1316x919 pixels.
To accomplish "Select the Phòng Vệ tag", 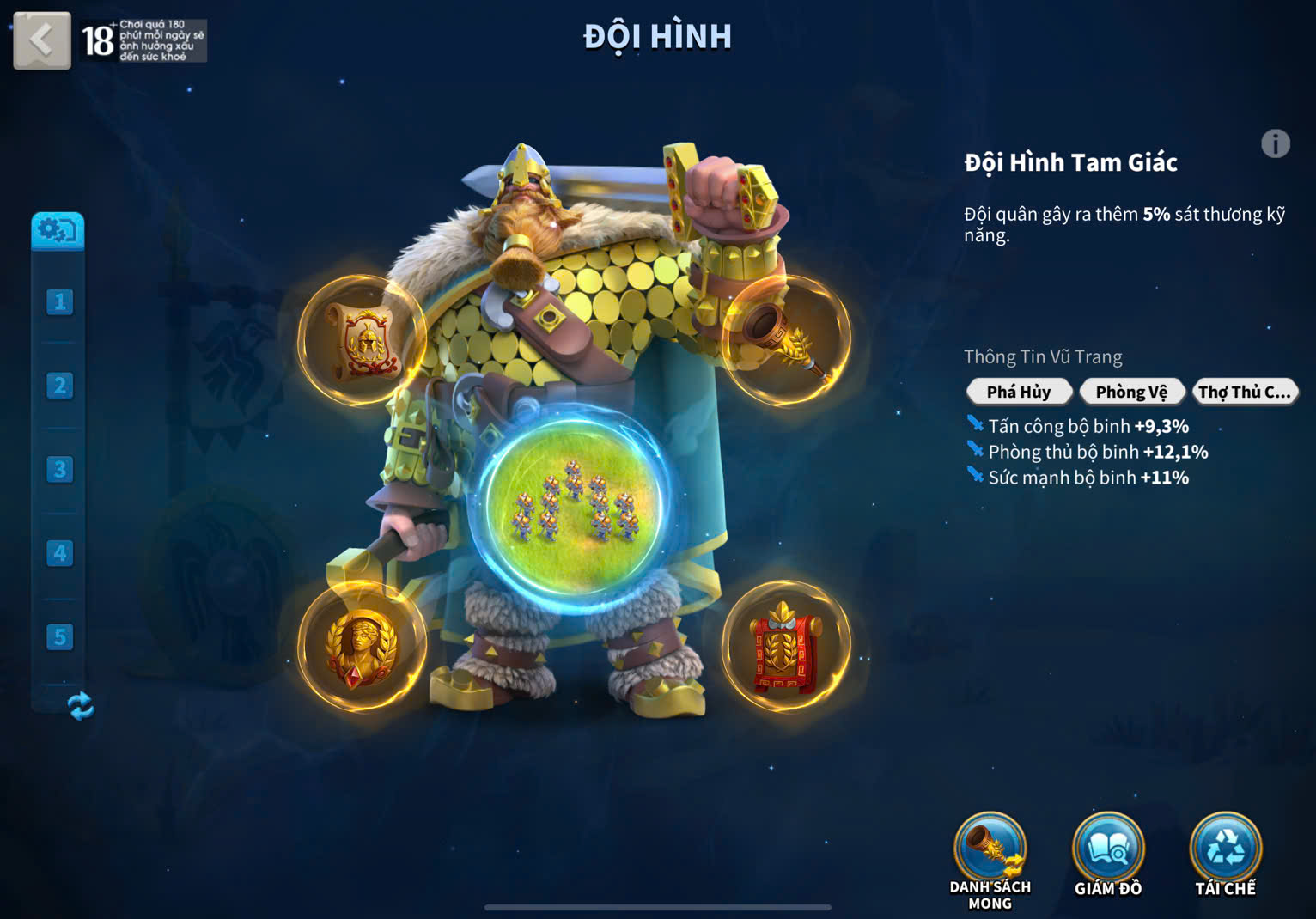I will 1131,392.
